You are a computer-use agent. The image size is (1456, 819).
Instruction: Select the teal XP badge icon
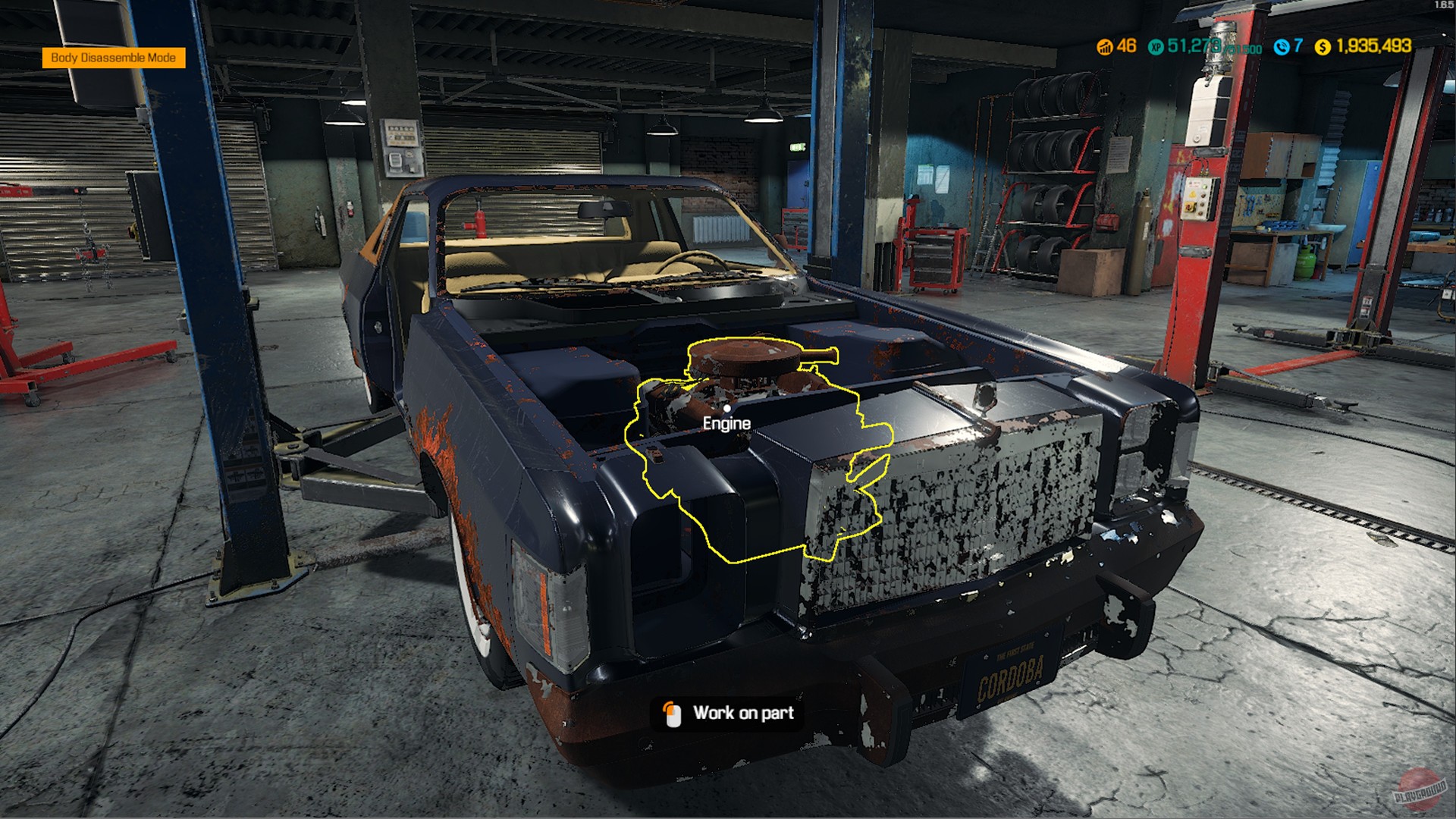(x=1155, y=47)
